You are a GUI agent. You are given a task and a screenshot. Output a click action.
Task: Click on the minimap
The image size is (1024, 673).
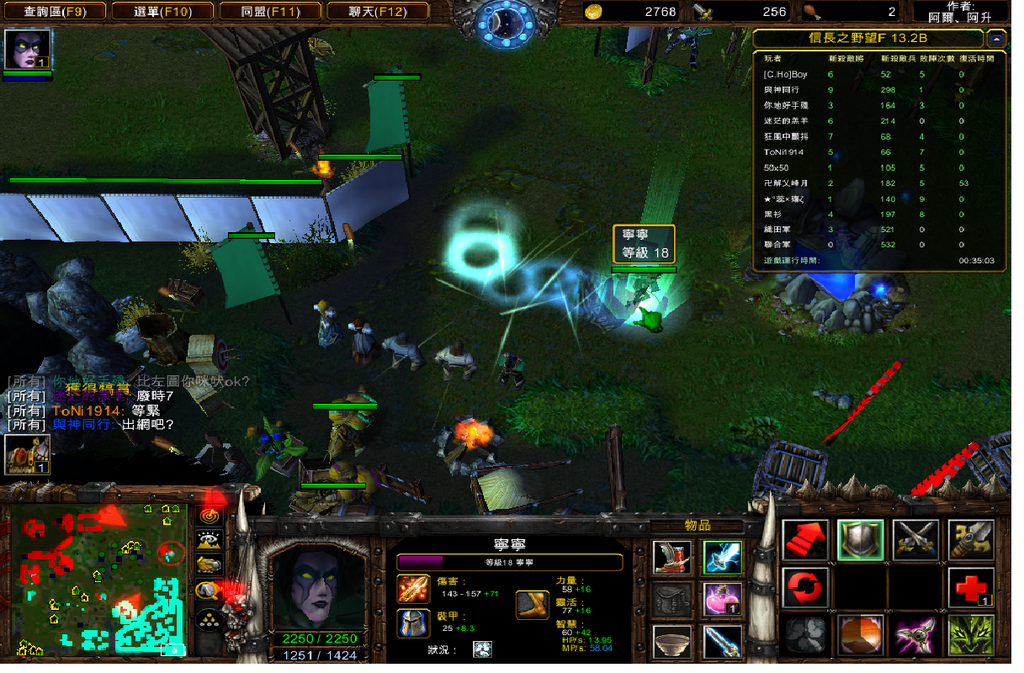(x=100, y=578)
